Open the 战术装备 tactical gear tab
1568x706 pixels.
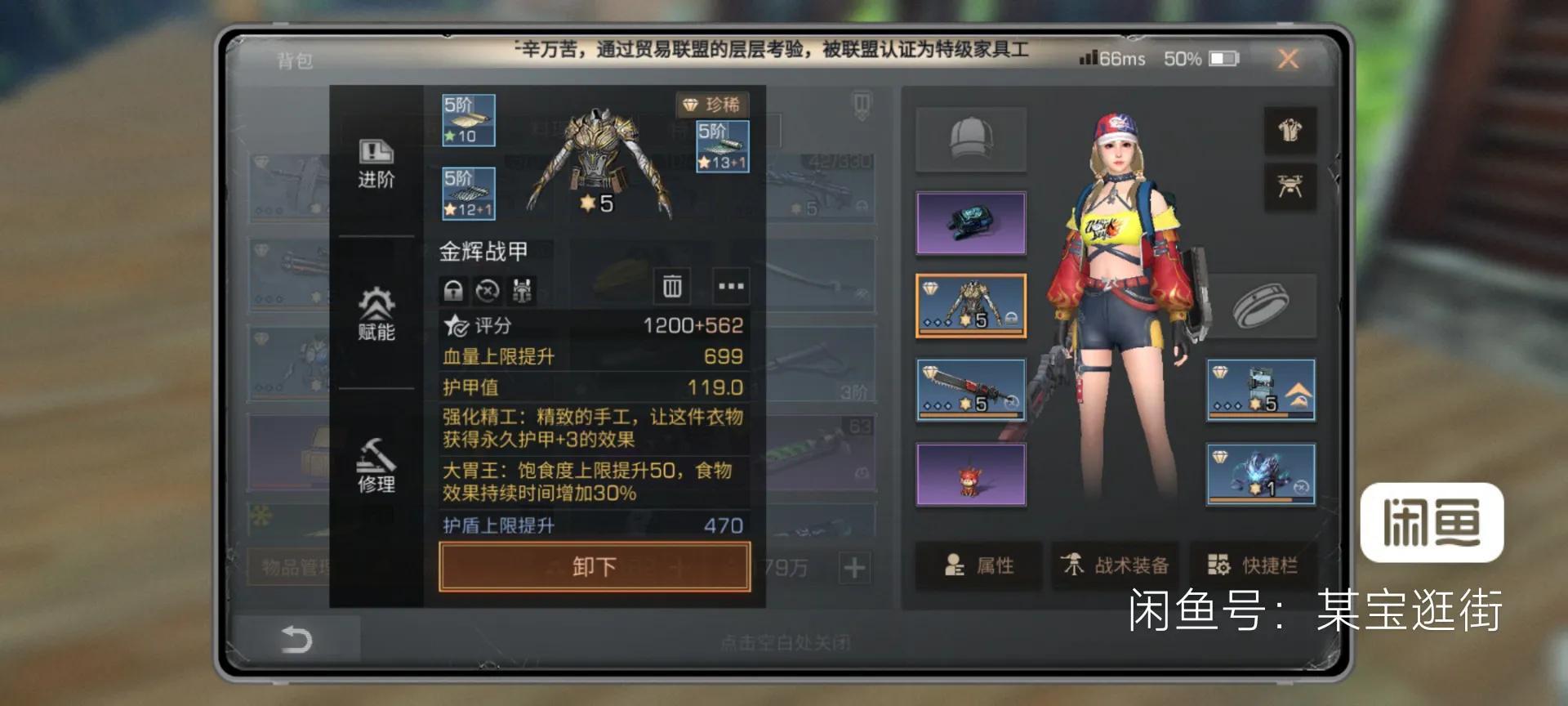click(1115, 565)
